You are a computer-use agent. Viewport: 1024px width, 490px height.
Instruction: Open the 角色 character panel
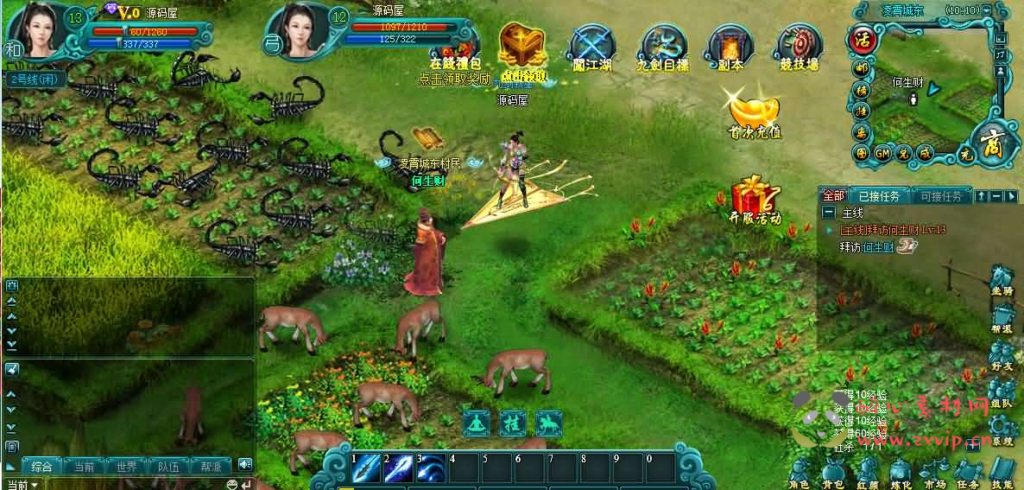tap(800, 471)
